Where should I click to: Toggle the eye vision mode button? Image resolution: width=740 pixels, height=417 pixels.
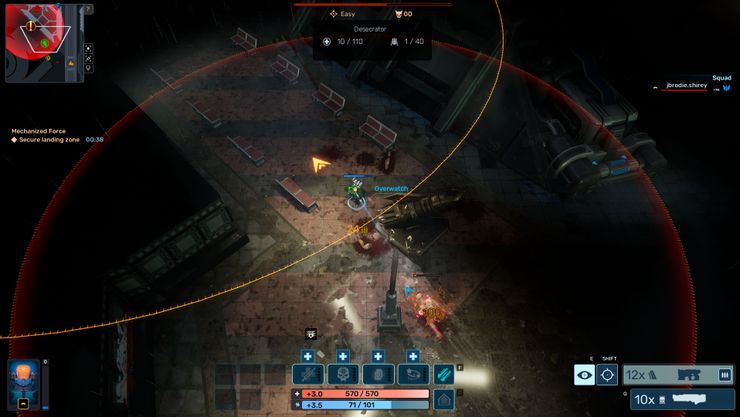(x=584, y=375)
